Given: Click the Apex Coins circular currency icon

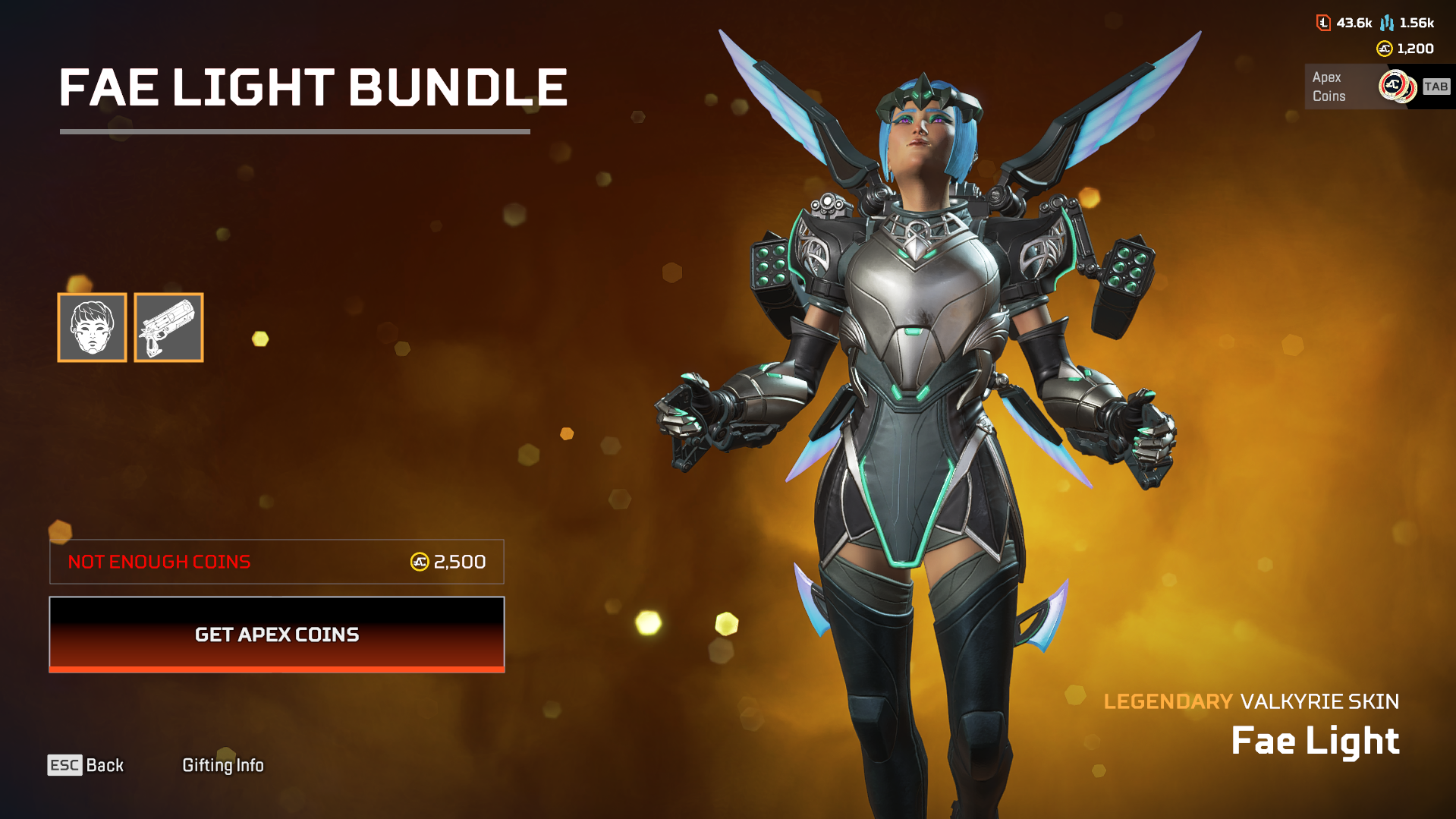Looking at the screenshot, I should (1395, 87).
